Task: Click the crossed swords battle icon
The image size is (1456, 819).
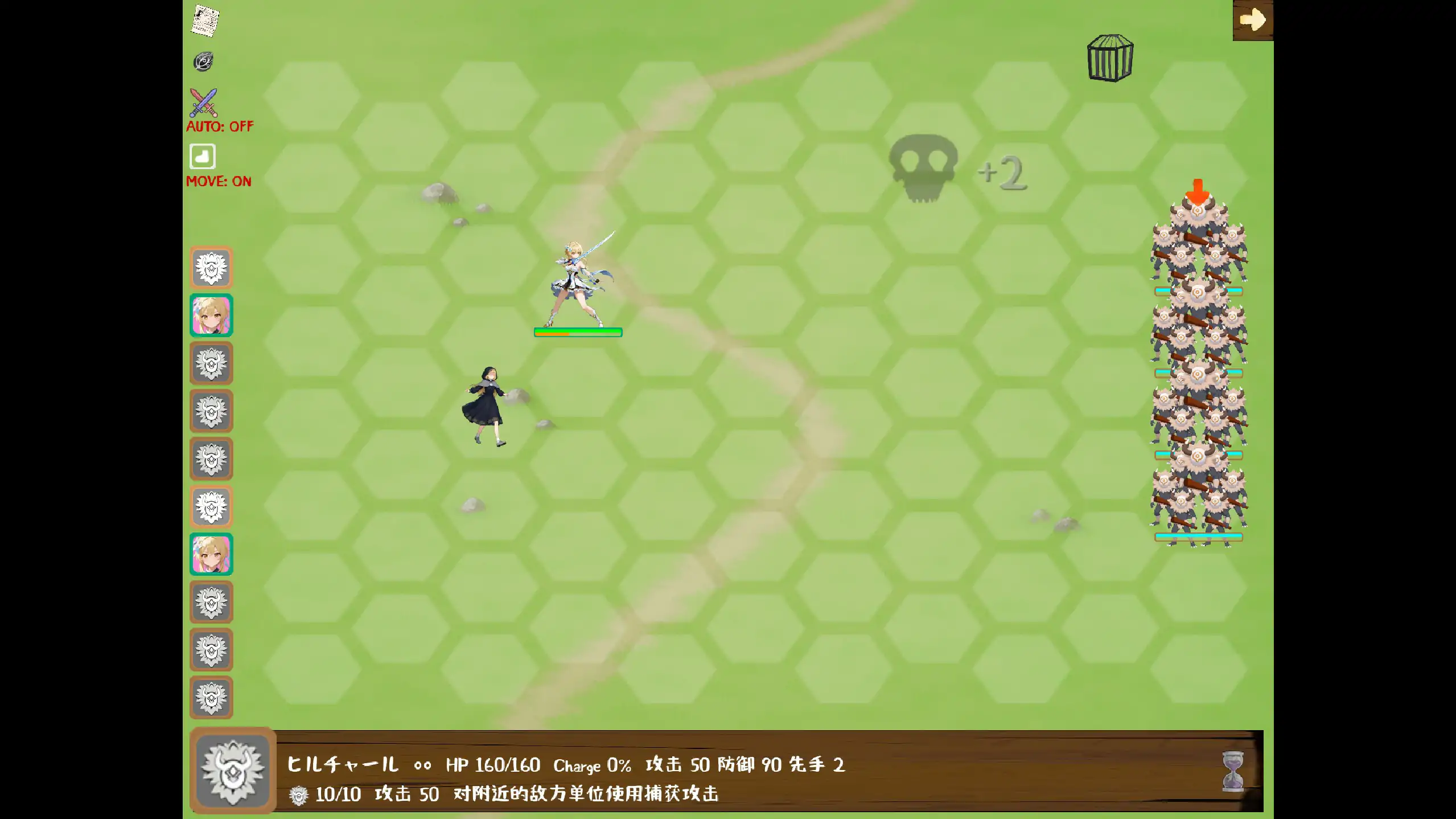Action: (x=204, y=103)
